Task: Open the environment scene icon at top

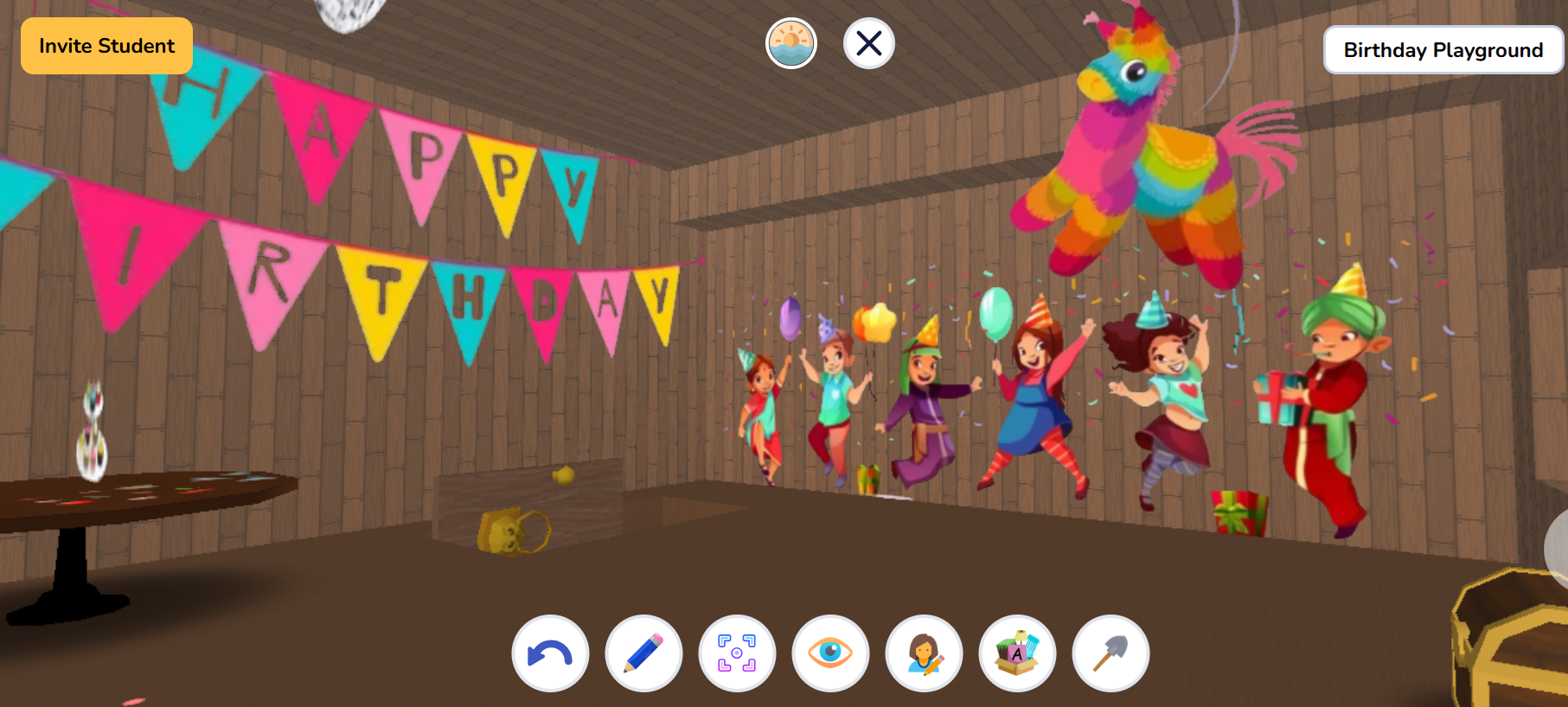Action: [790, 42]
